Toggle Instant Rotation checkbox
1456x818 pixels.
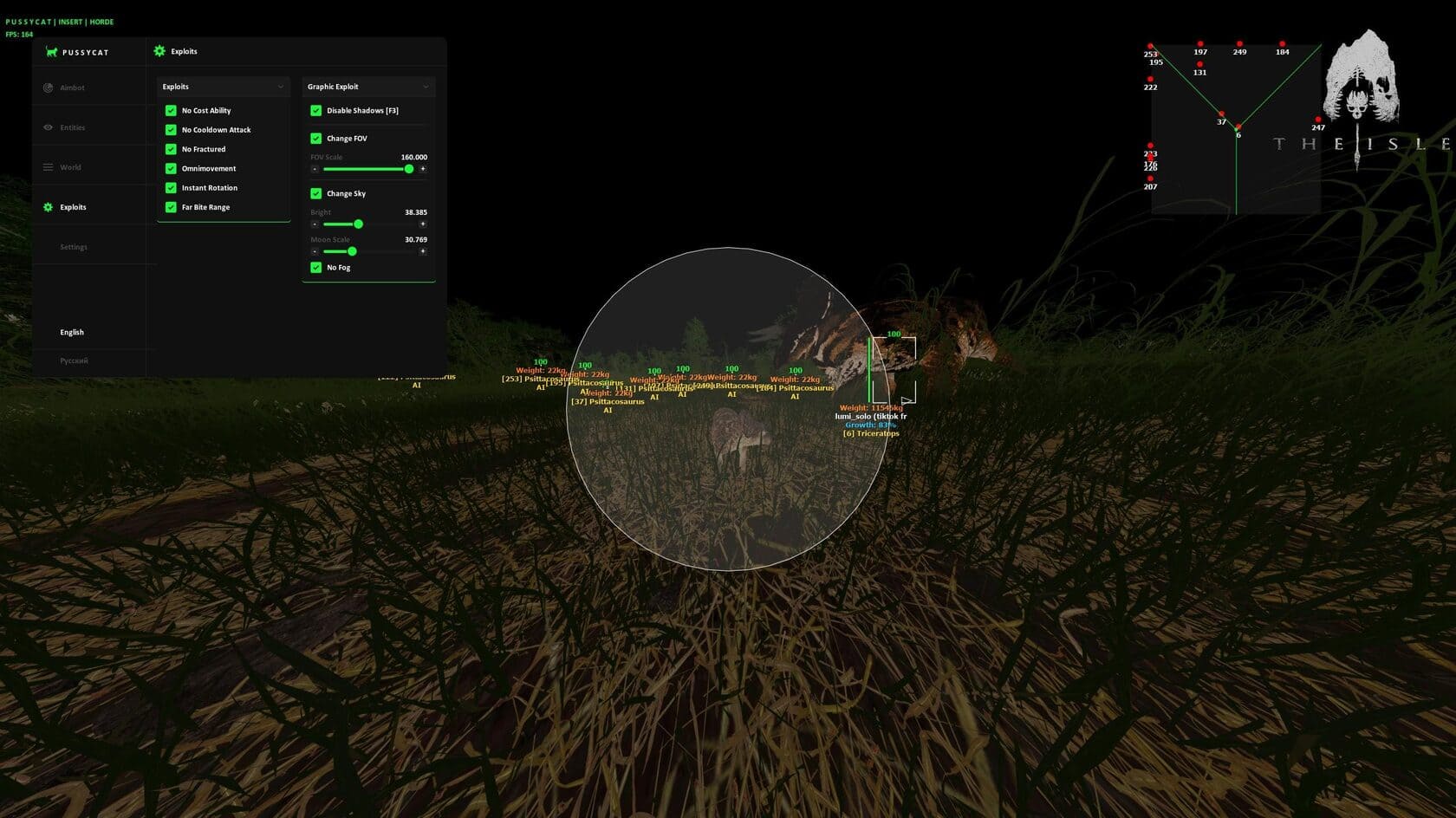[171, 188]
